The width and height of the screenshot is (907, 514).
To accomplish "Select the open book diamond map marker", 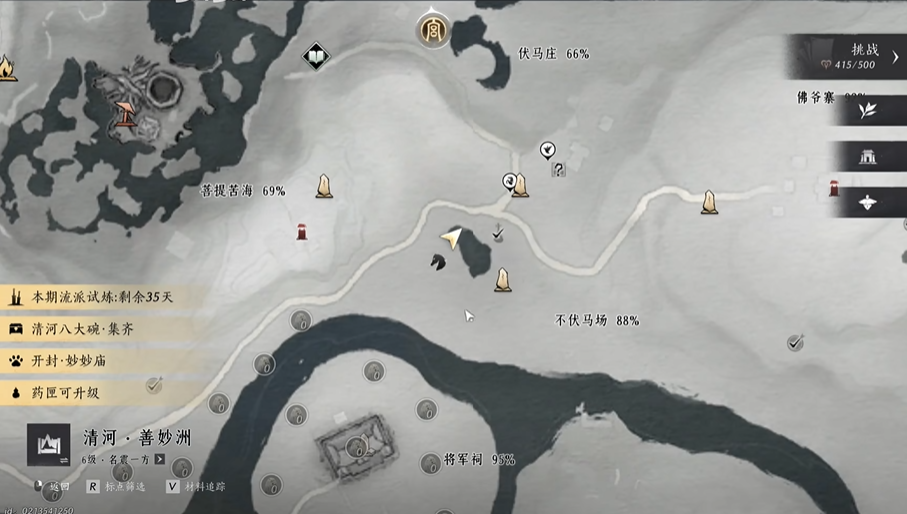I will (x=316, y=56).
